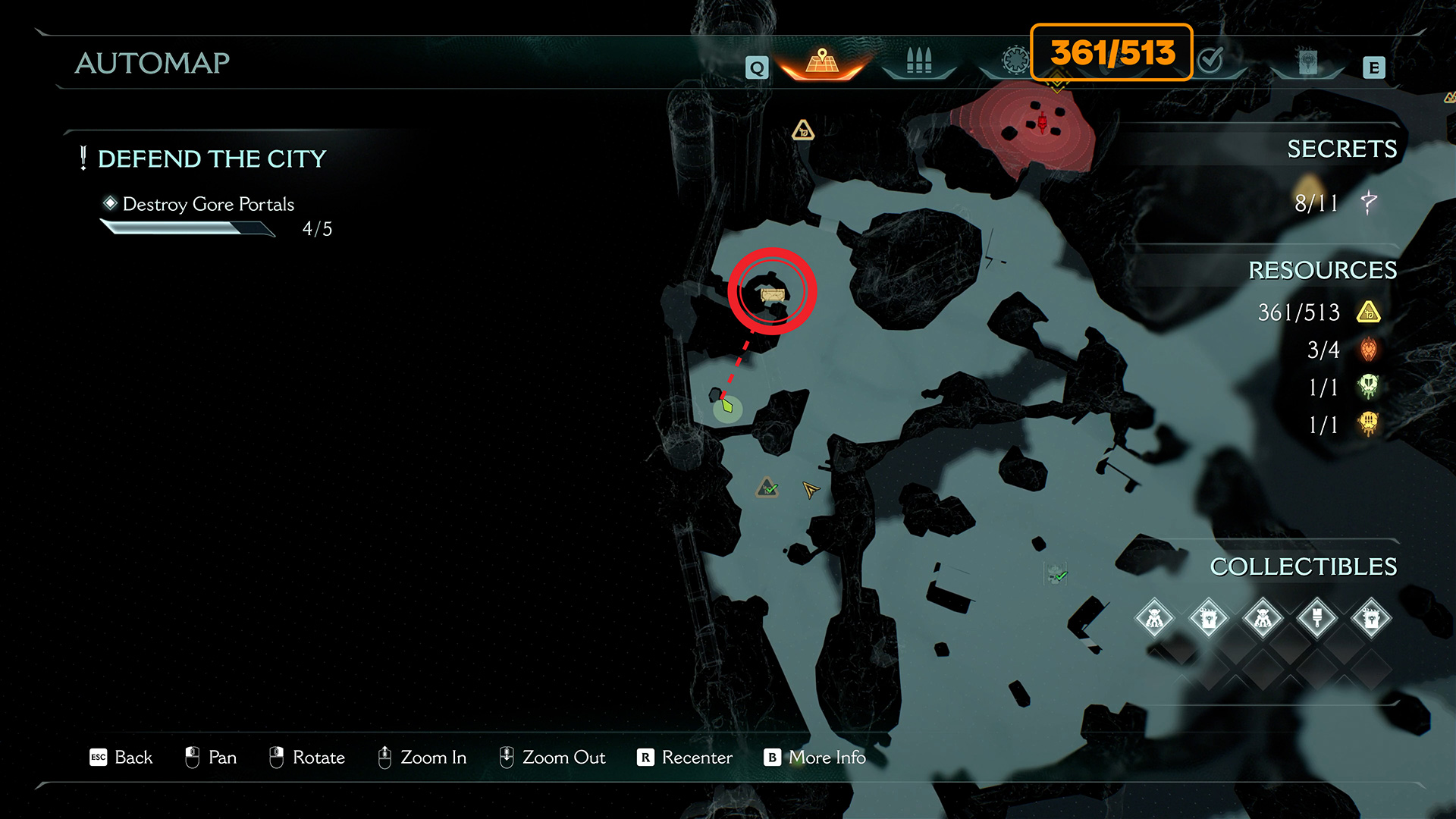Switch to the ammo bullets tab
This screenshot has height=819, width=1456.
pos(918,61)
